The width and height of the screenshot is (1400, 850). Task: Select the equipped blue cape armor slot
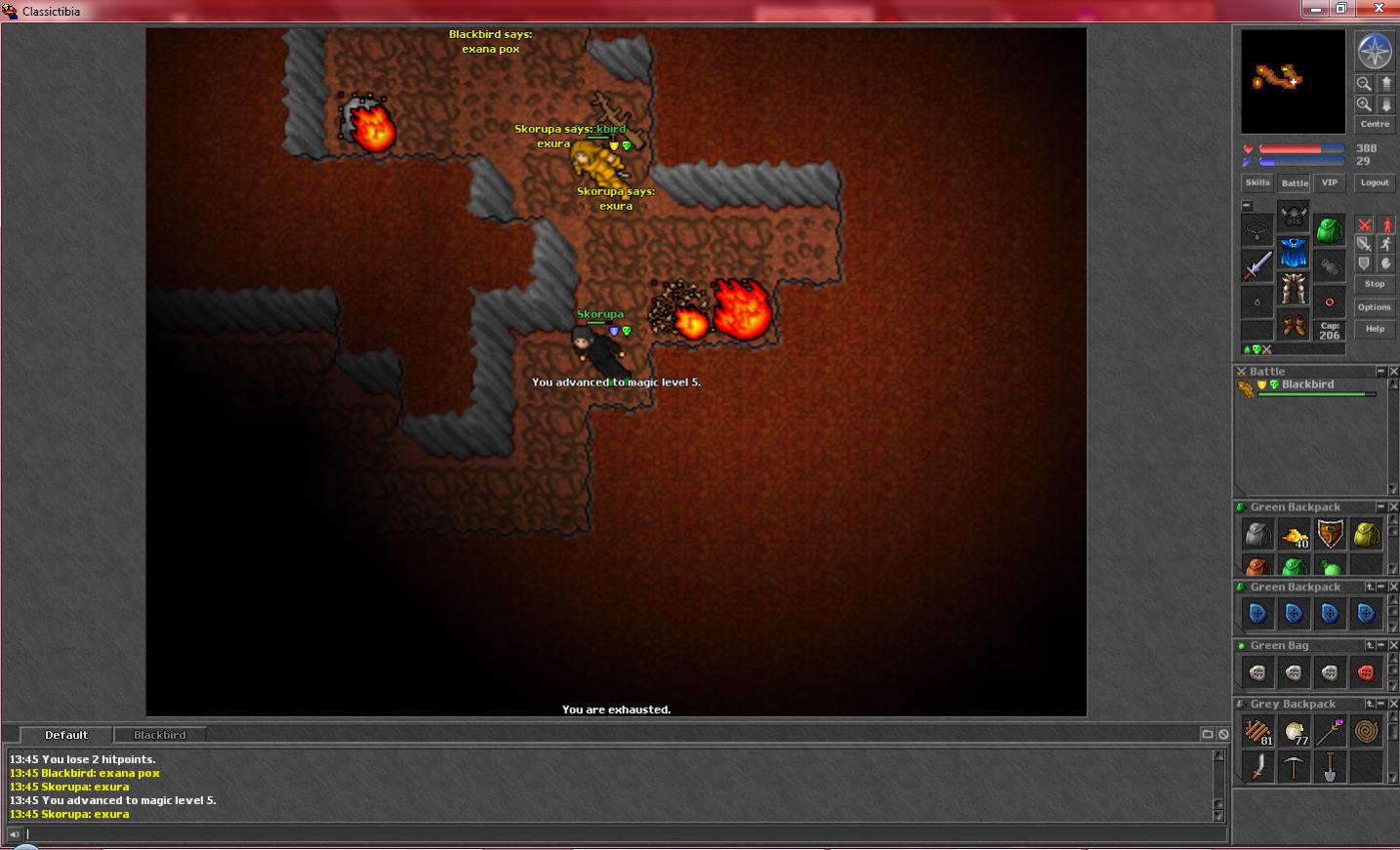pyautogui.click(x=1294, y=253)
